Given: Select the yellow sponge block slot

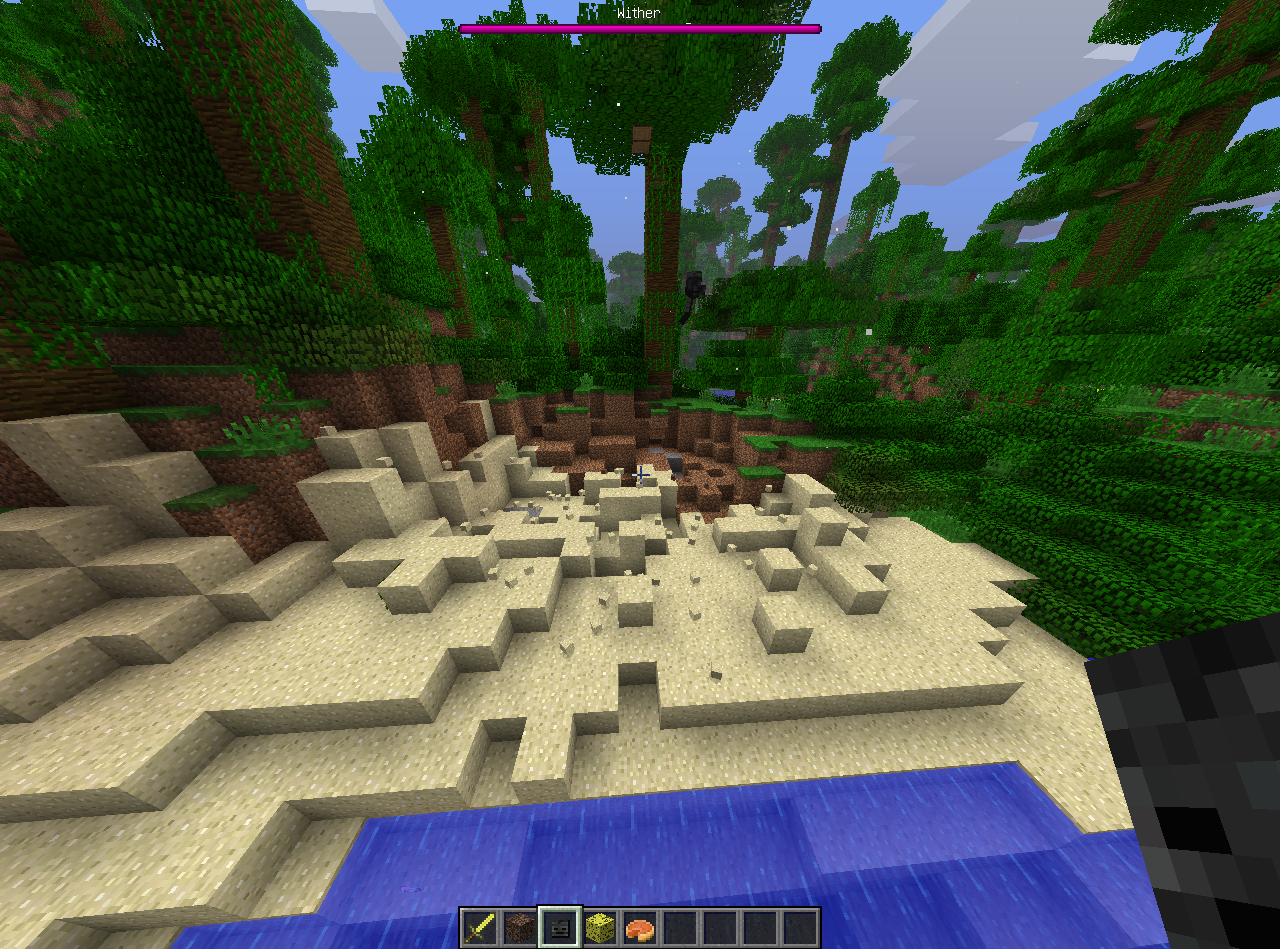Looking at the screenshot, I should pos(599,927).
